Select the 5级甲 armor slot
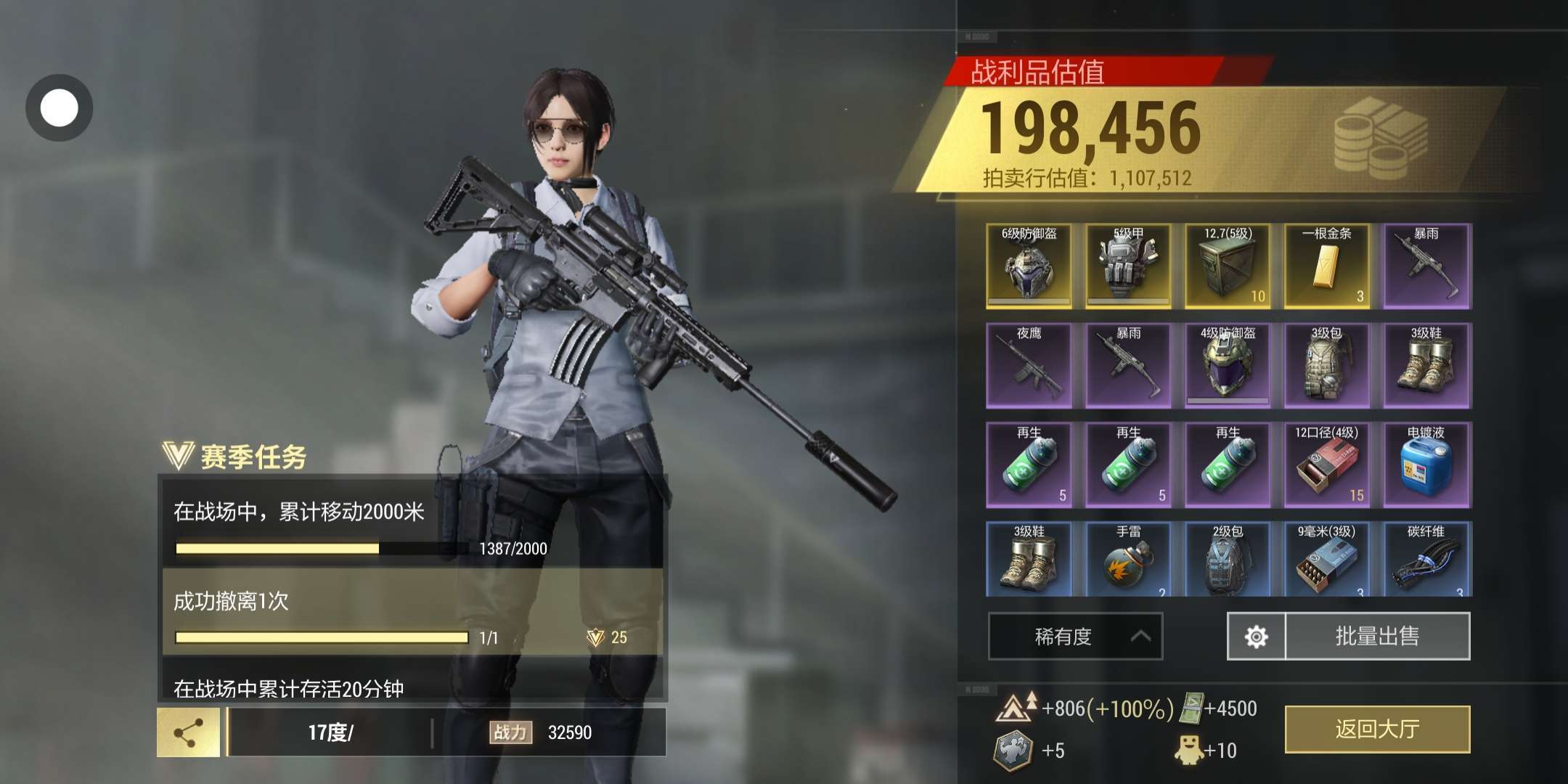 1128,266
